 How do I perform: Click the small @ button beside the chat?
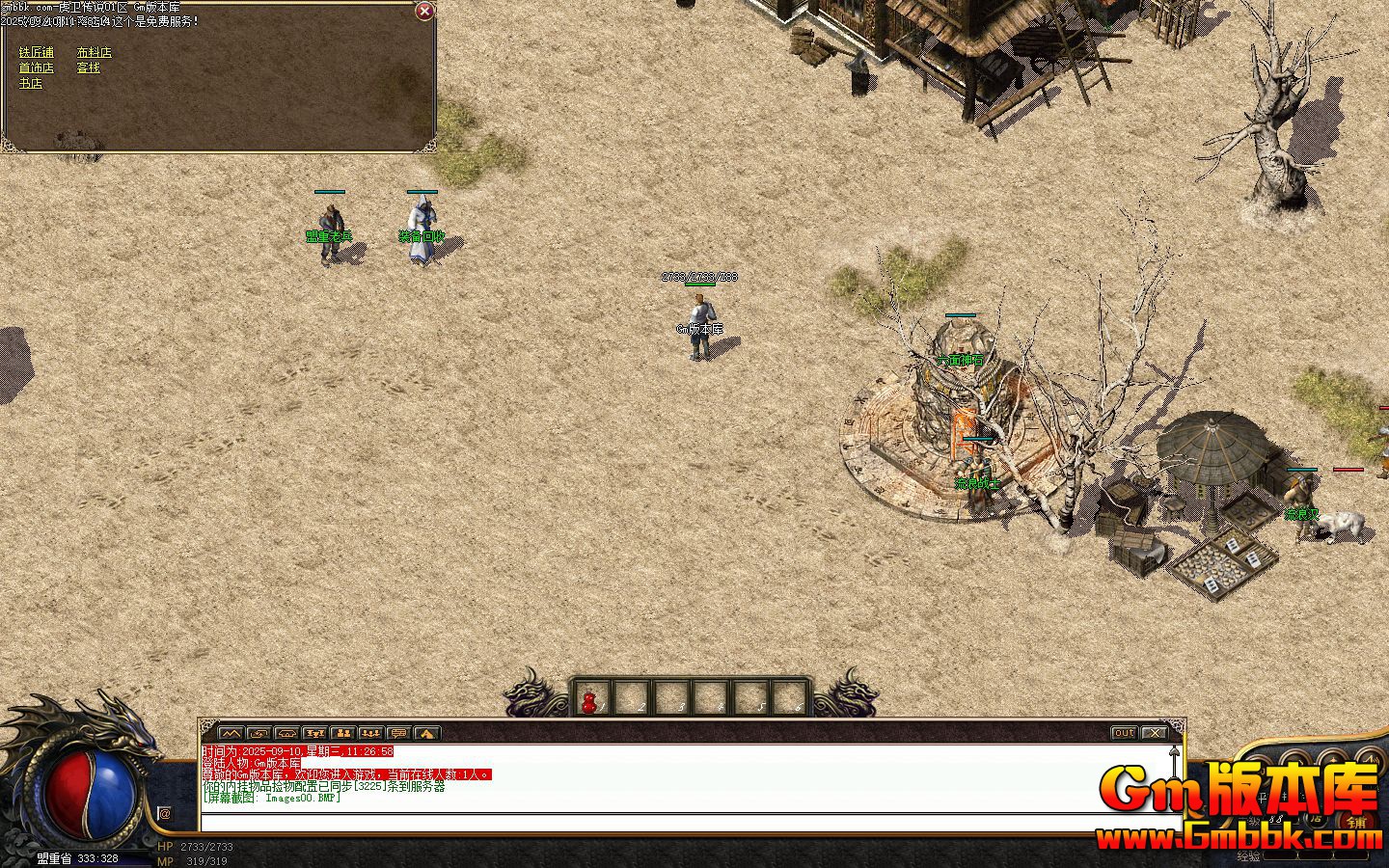click(165, 813)
